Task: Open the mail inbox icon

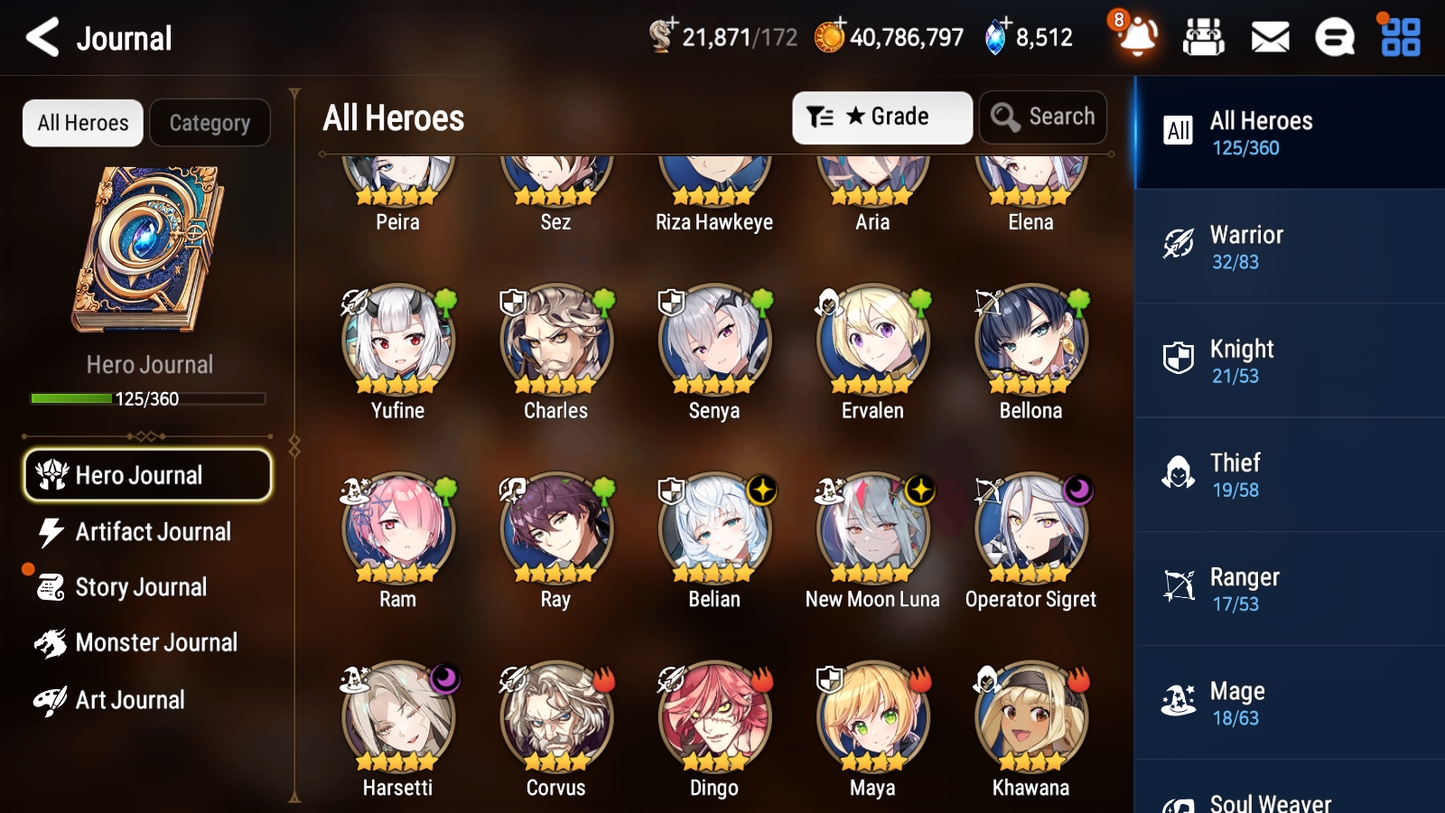Action: [x=1269, y=36]
